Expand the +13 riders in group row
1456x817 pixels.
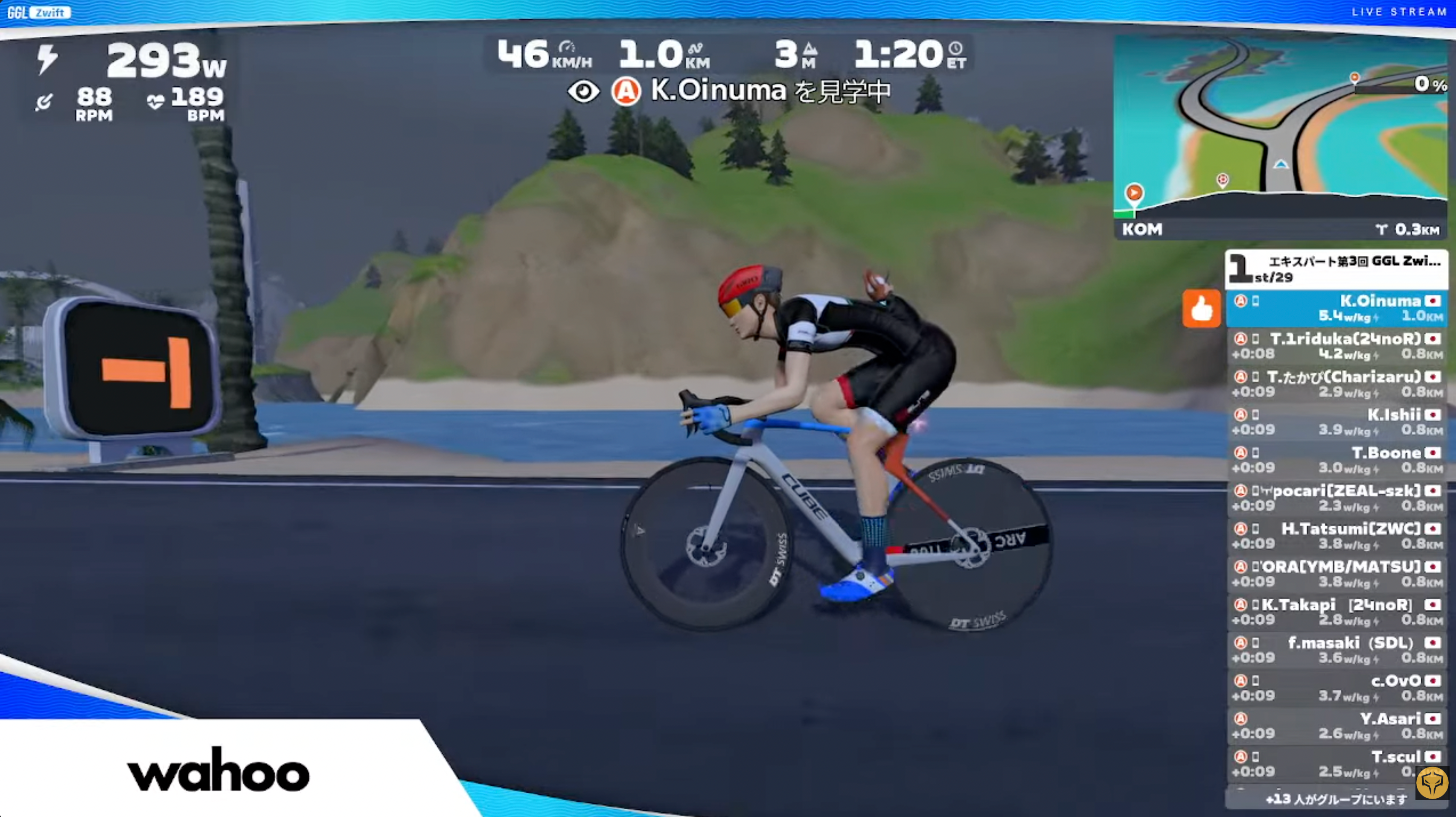pos(1336,799)
